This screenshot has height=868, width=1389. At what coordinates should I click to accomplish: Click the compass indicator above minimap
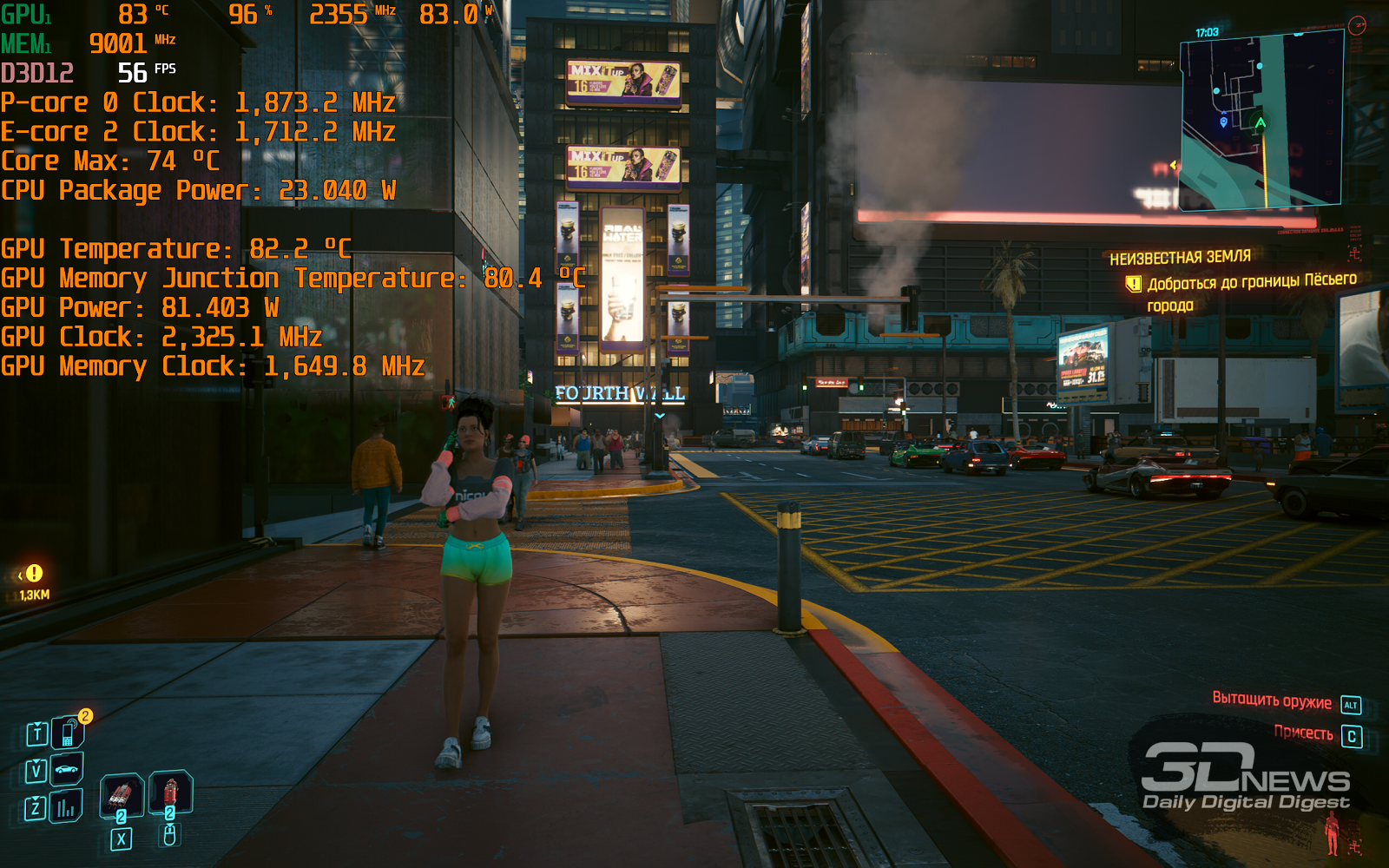click(1357, 25)
